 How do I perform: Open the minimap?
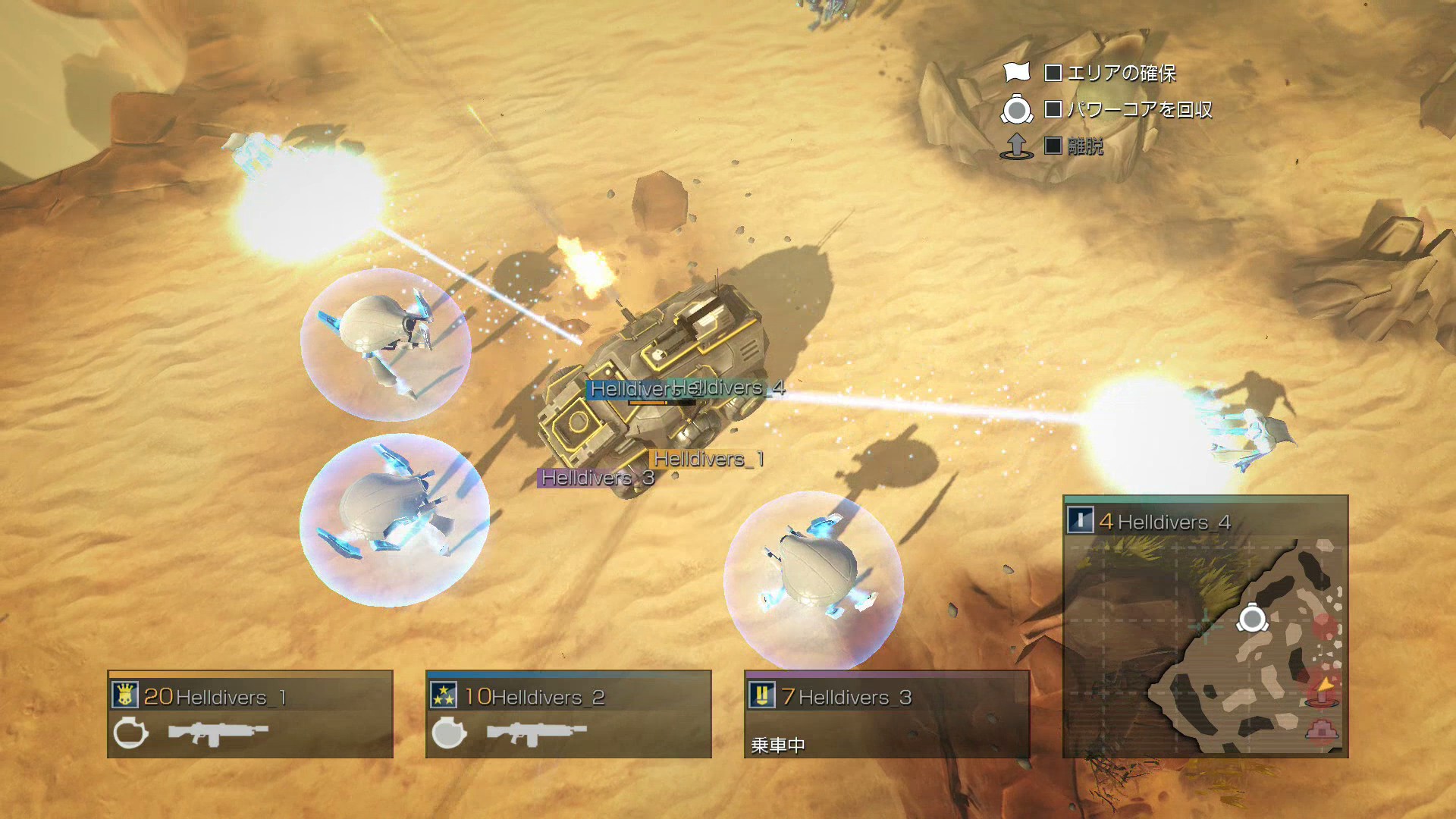point(1206,645)
